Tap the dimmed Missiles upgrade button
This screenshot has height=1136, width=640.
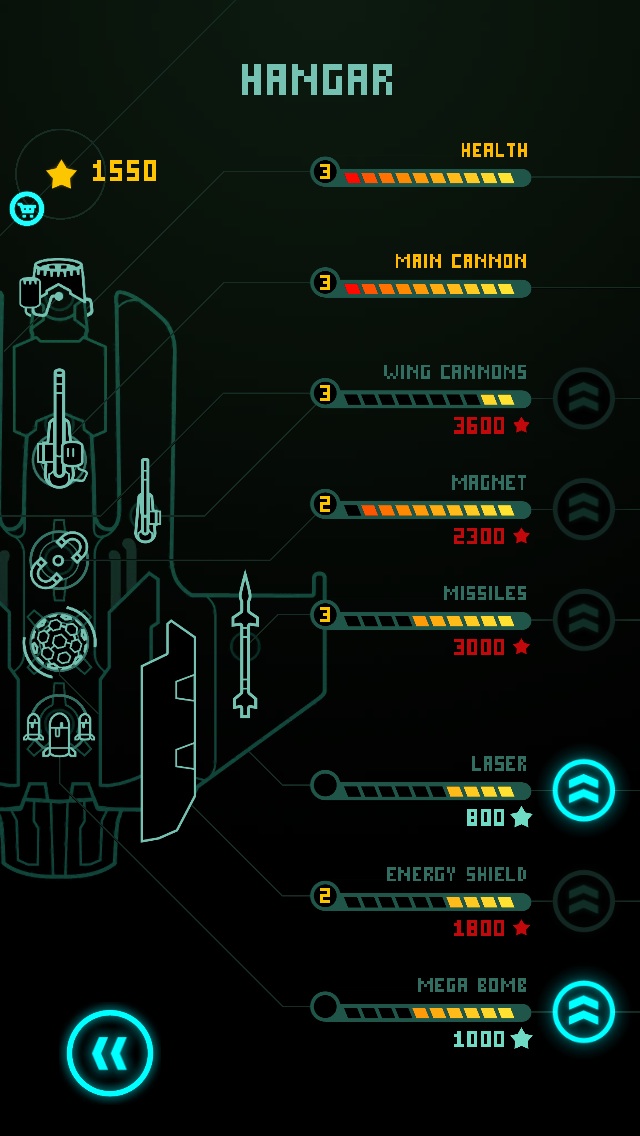(584, 620)
